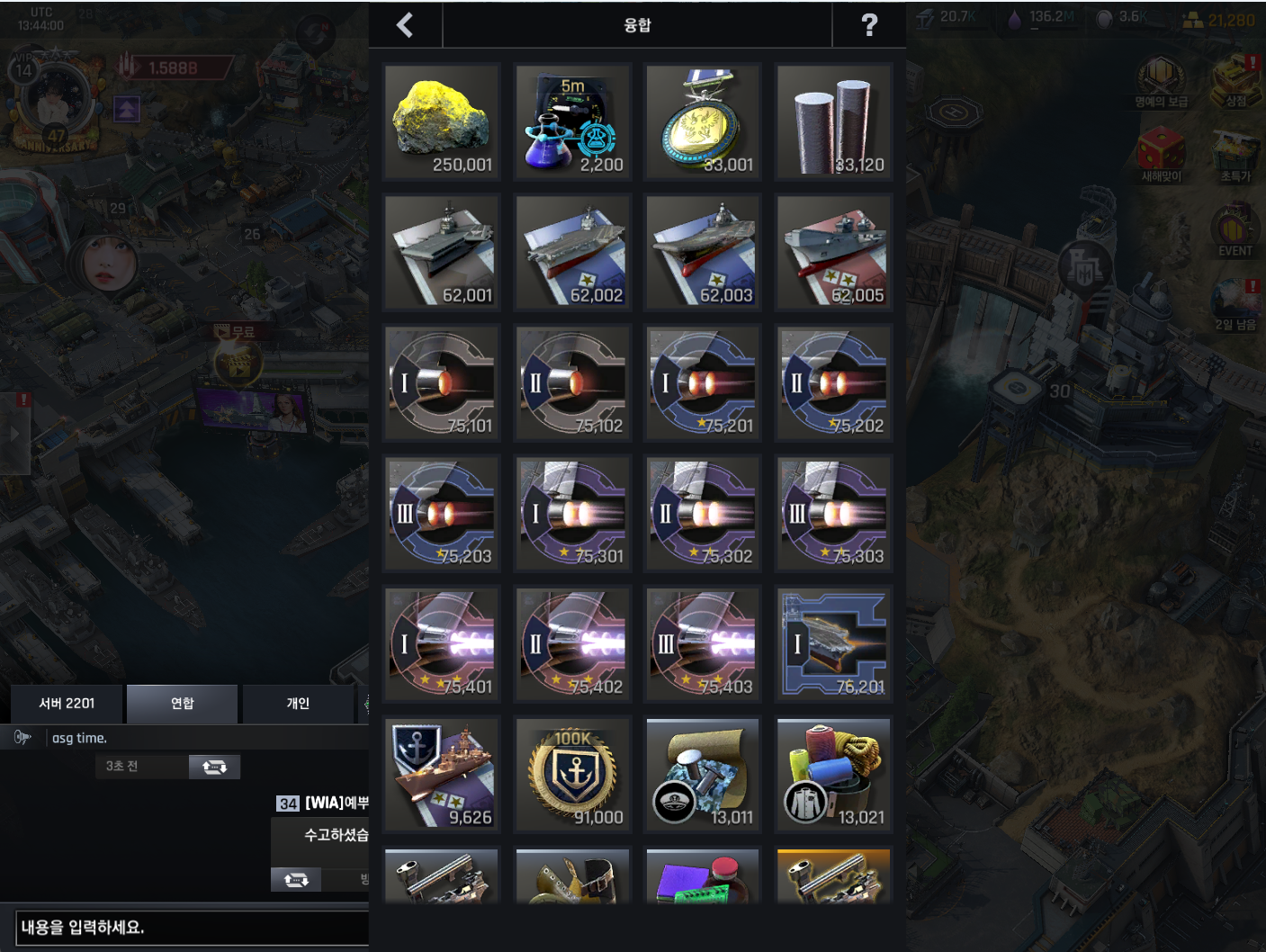Choose the thread spools item 13,021
The height and width of the screenshot is (952, 1266).
pos(833,774)
